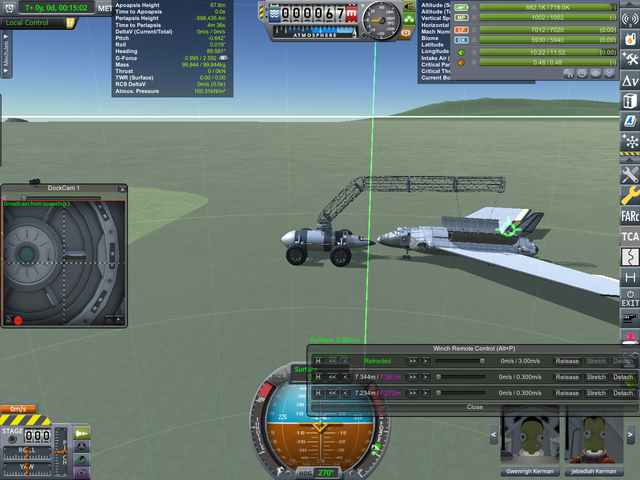The width and height of the screenshot is (640, 480).
Task: Click the EXIT toolbar button
Action: pos(630,298)
